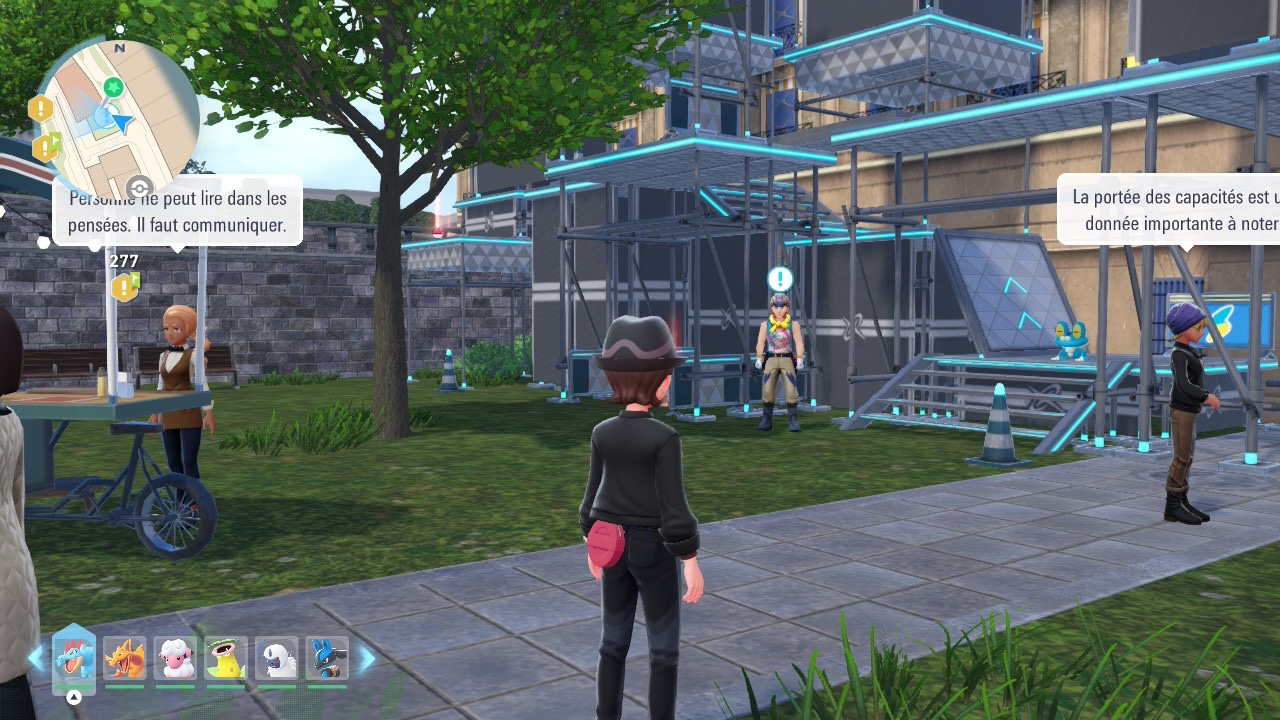Click the party bar's left arrow
Image resolution: width=1280 pixels, height=720 pixels.
pos(36,658)
